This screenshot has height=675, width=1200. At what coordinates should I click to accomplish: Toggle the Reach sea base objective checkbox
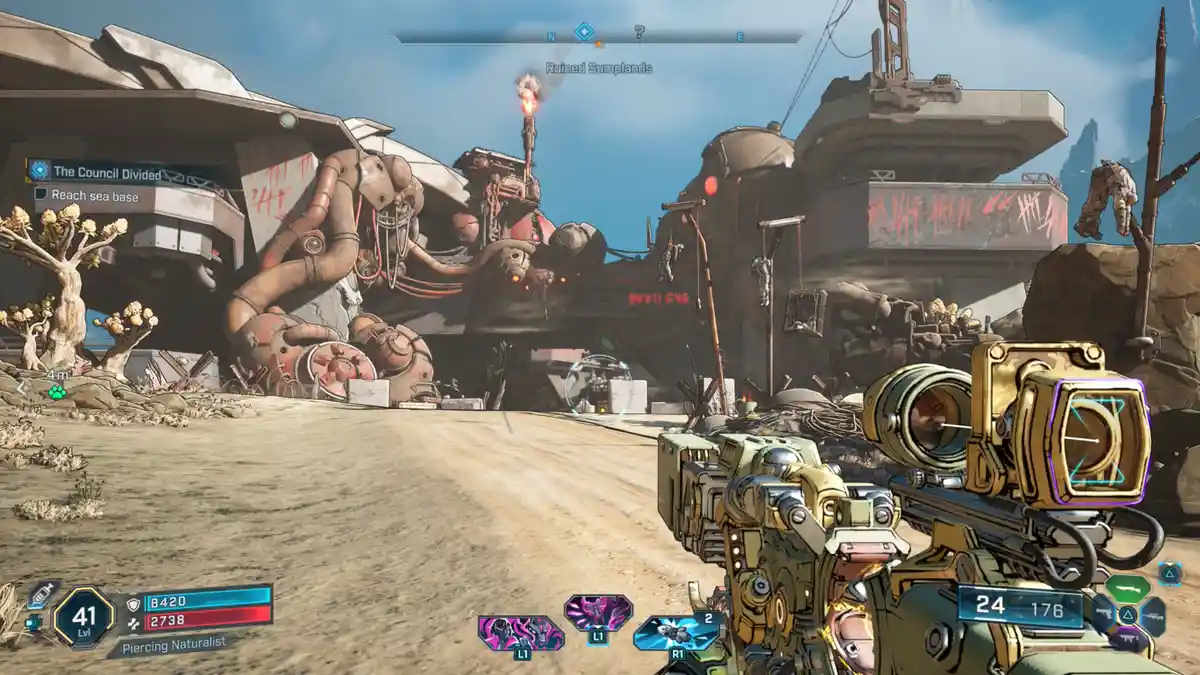coord(41,196)
